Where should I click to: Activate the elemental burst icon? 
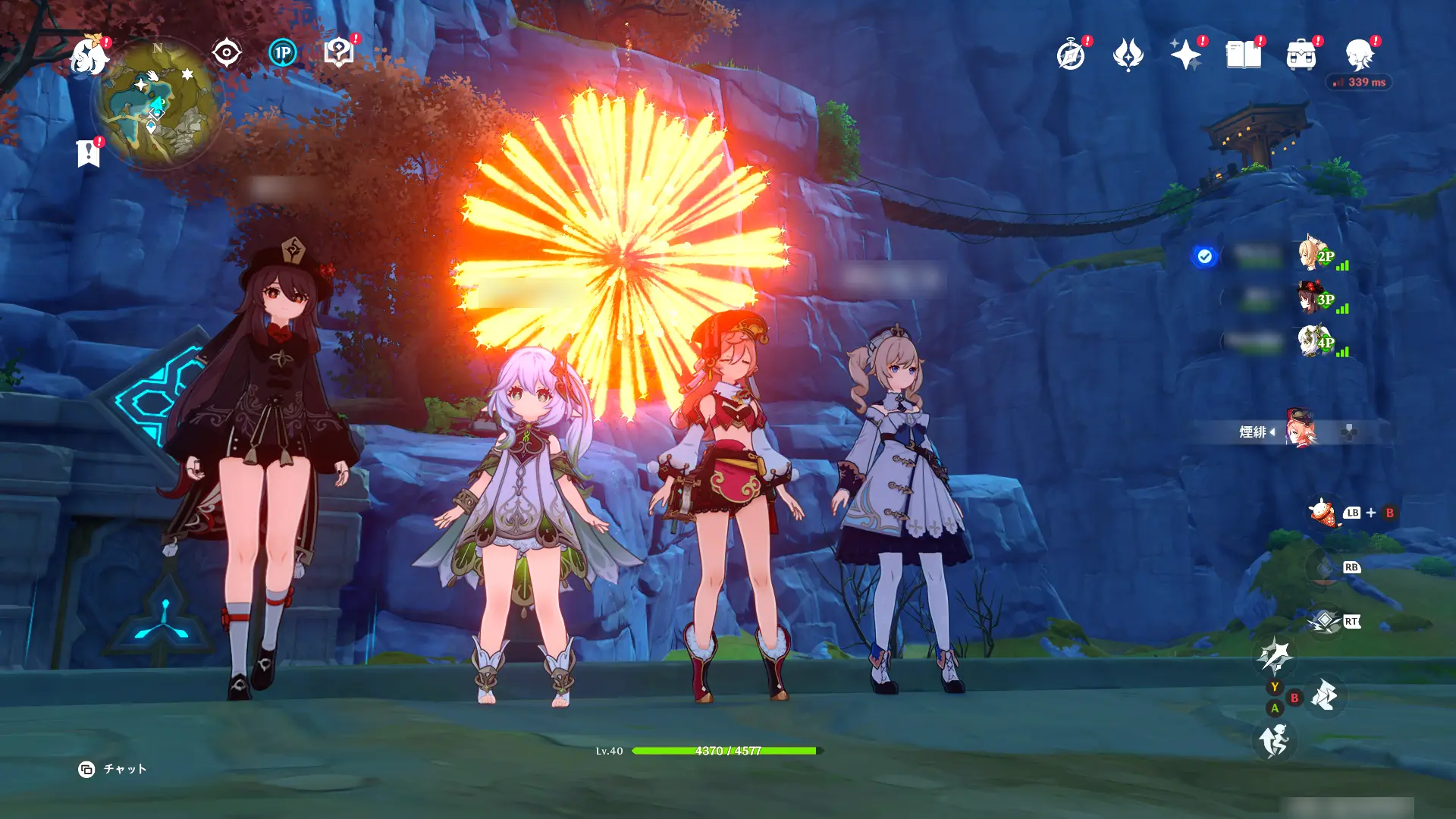pyautogui.click(x=1324, y=622)
